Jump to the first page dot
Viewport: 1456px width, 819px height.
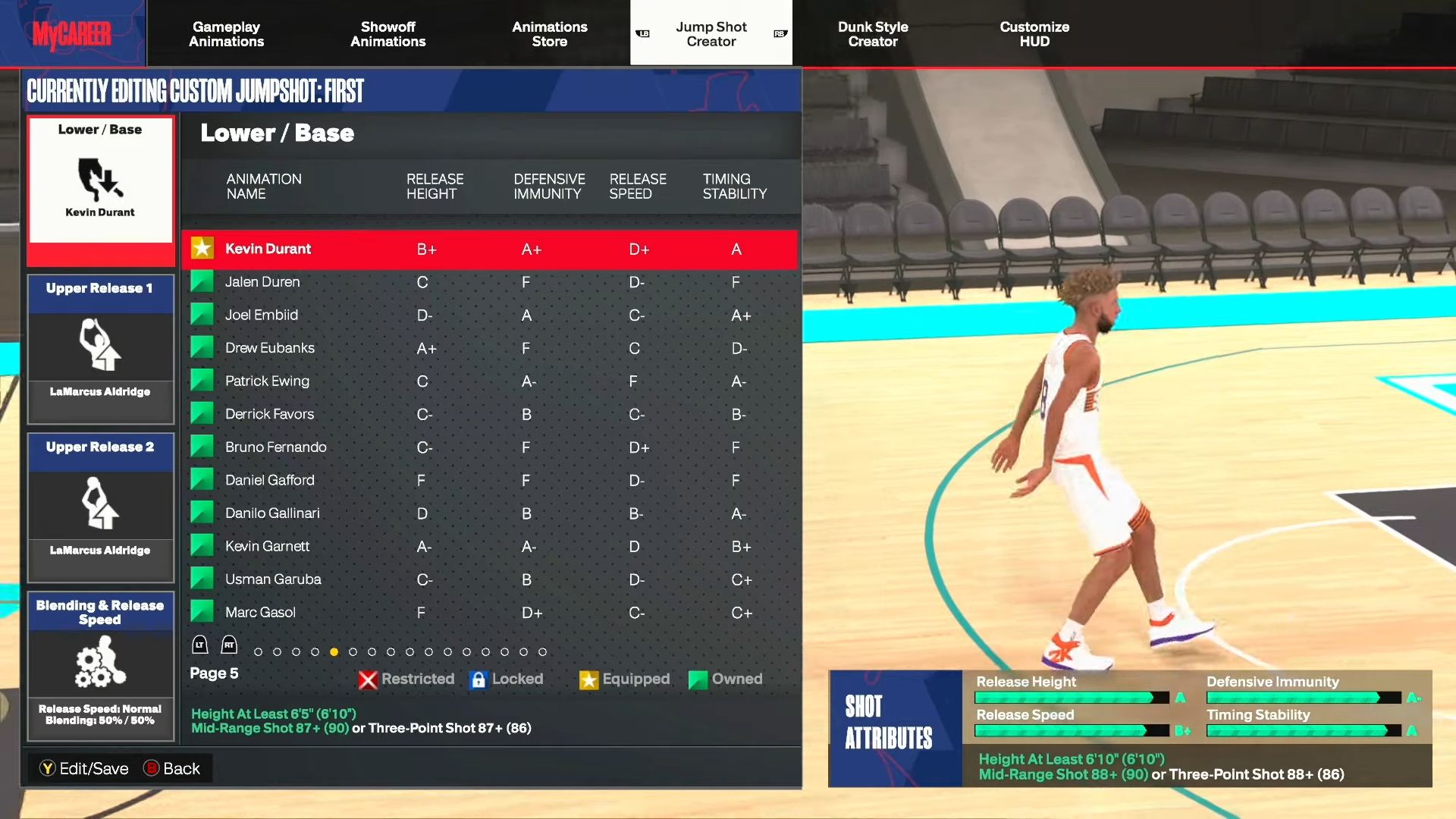tap(259, 651)
